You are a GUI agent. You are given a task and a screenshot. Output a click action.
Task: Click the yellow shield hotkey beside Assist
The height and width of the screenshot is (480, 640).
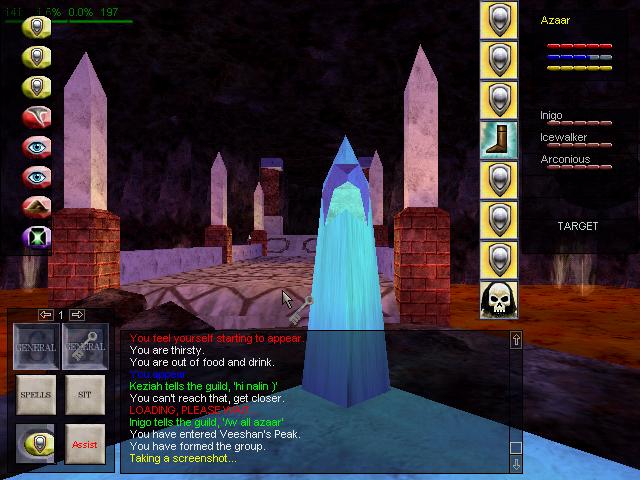tap(35, 444)
